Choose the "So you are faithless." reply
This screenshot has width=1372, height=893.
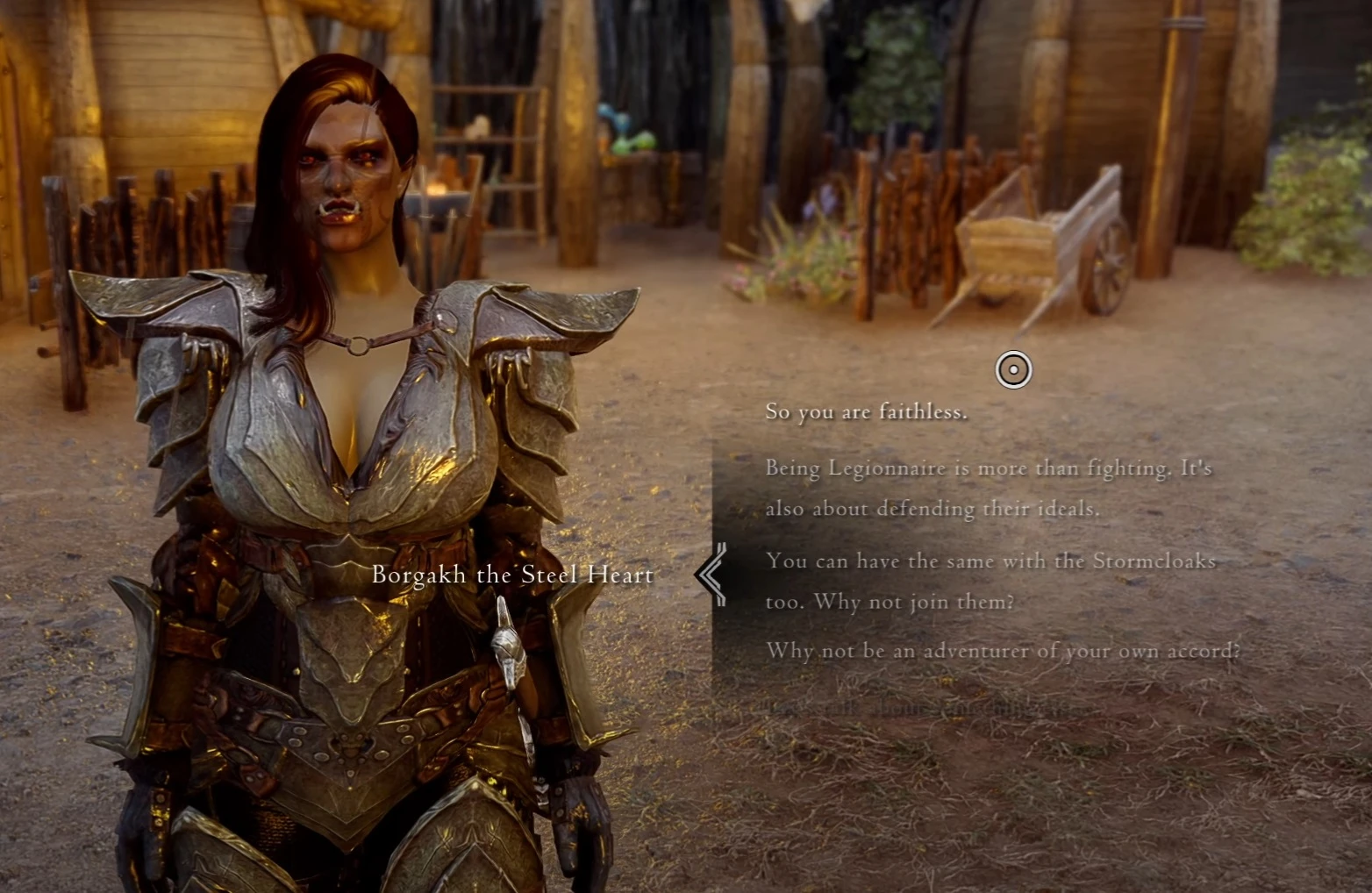click(866, 411)
